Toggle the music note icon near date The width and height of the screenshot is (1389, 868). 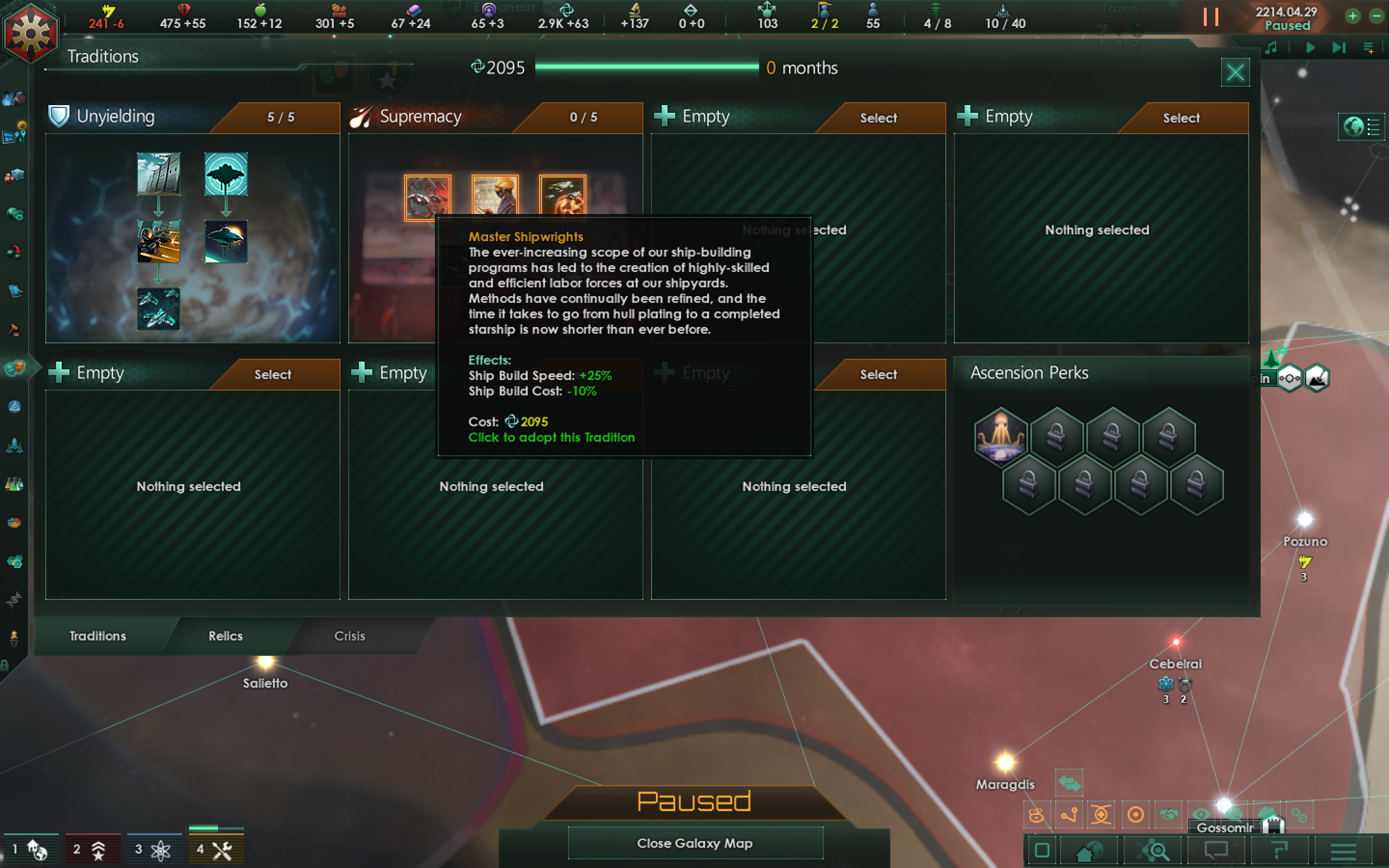click(1272, 48)
